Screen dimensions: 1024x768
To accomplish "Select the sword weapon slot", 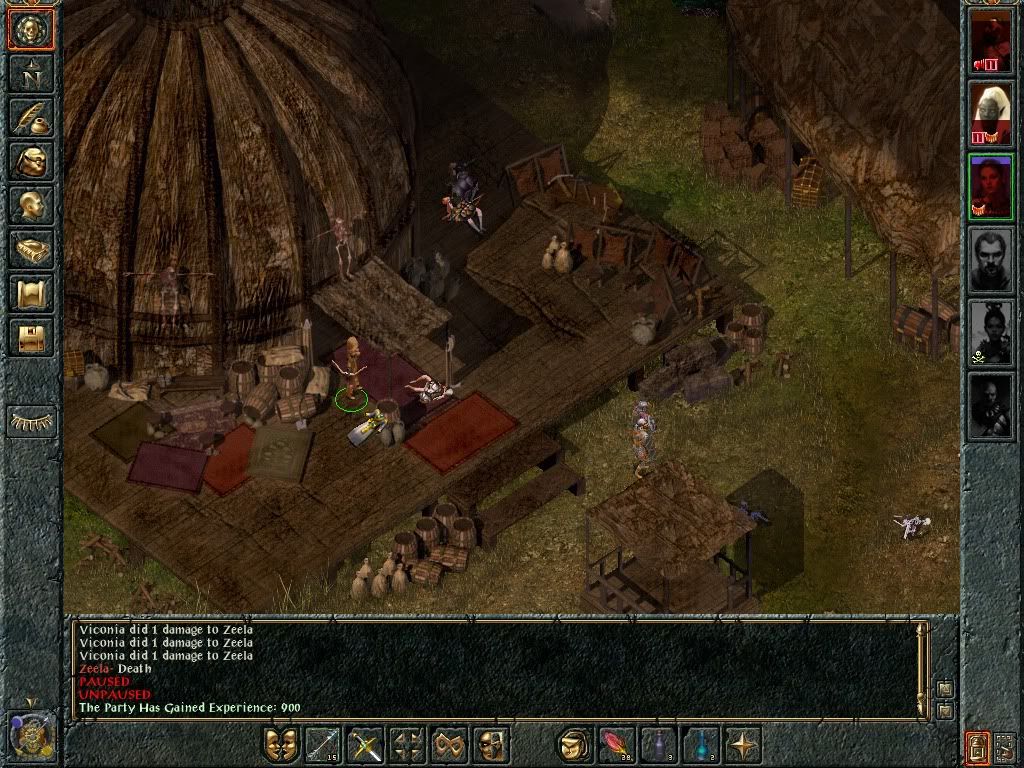I will (x=365, y=745).
